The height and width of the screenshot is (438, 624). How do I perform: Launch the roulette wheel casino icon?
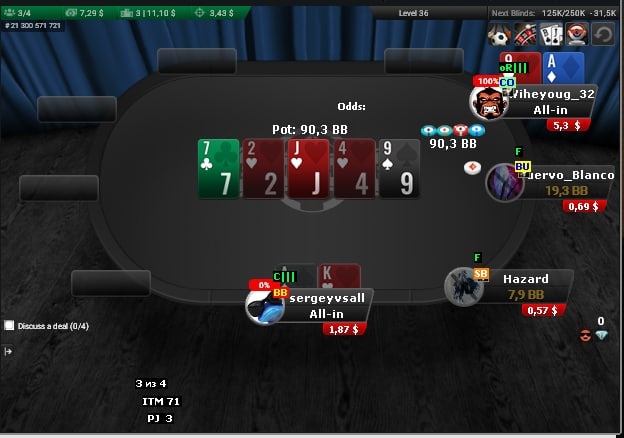tap(525, 35)
